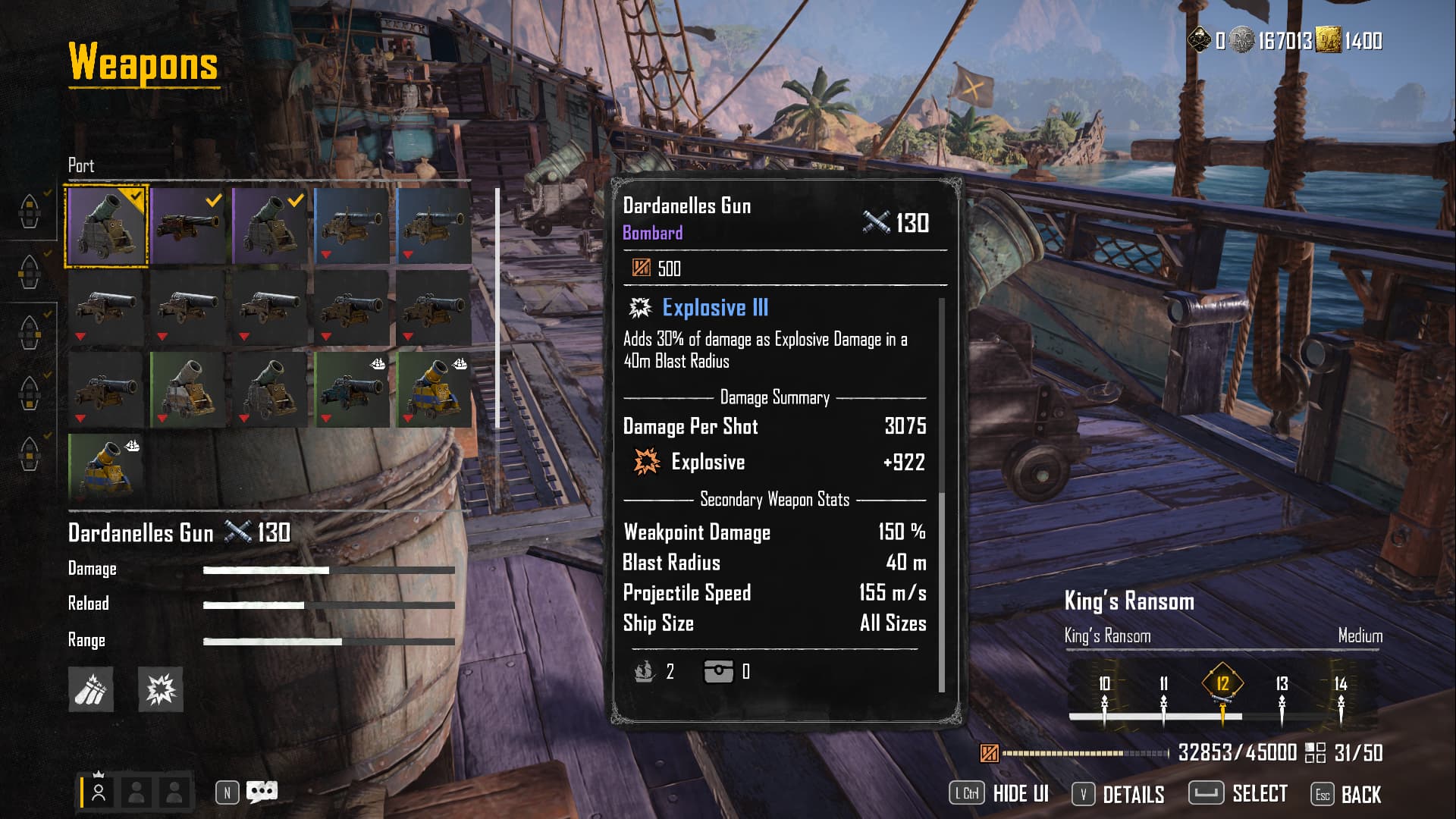Click the crowned player icon in group panel
This screenshot has width=1456, height=819.
coord(99,792)
